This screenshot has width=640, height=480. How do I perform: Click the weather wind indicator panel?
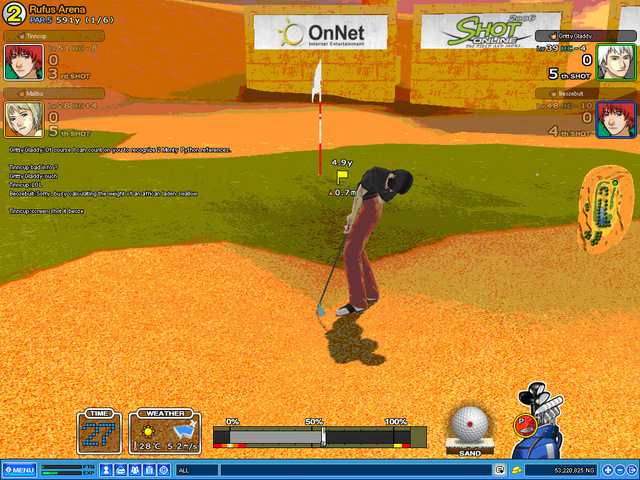(x=163, y=433)
